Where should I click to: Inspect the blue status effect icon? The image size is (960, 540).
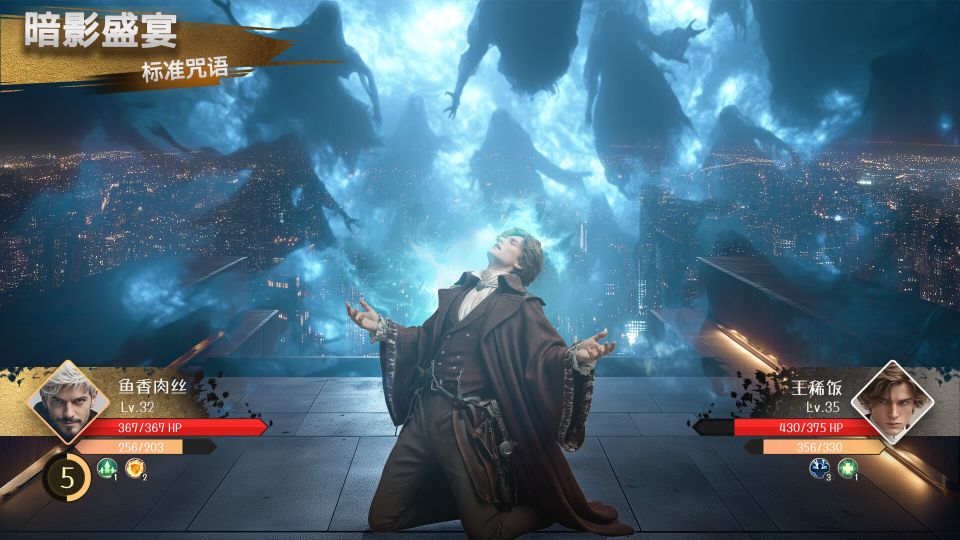pos(818,467)
